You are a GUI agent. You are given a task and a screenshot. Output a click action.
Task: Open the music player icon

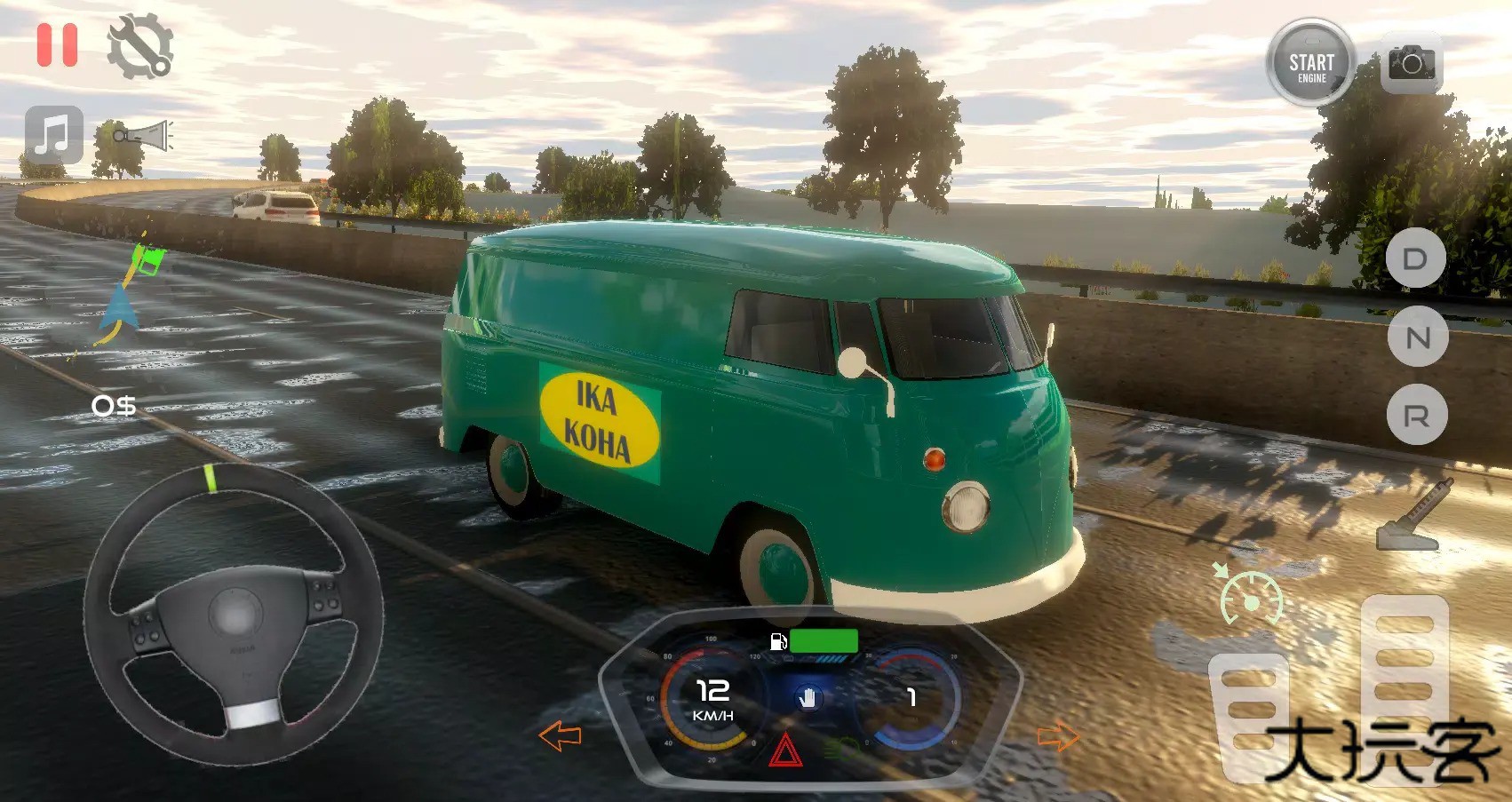click(52, 134)
